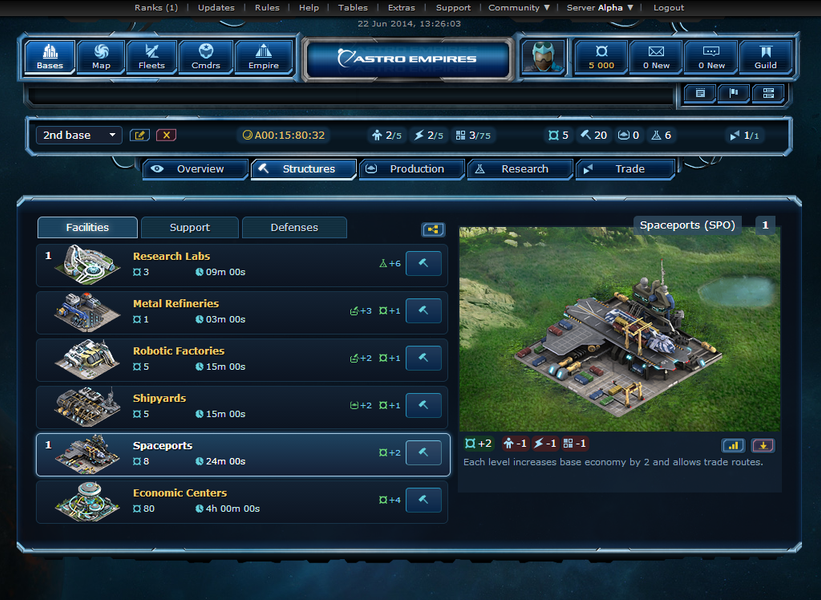Show the Support structures tab
Viewport: 821px width, 600px height.
click(190, 227)
